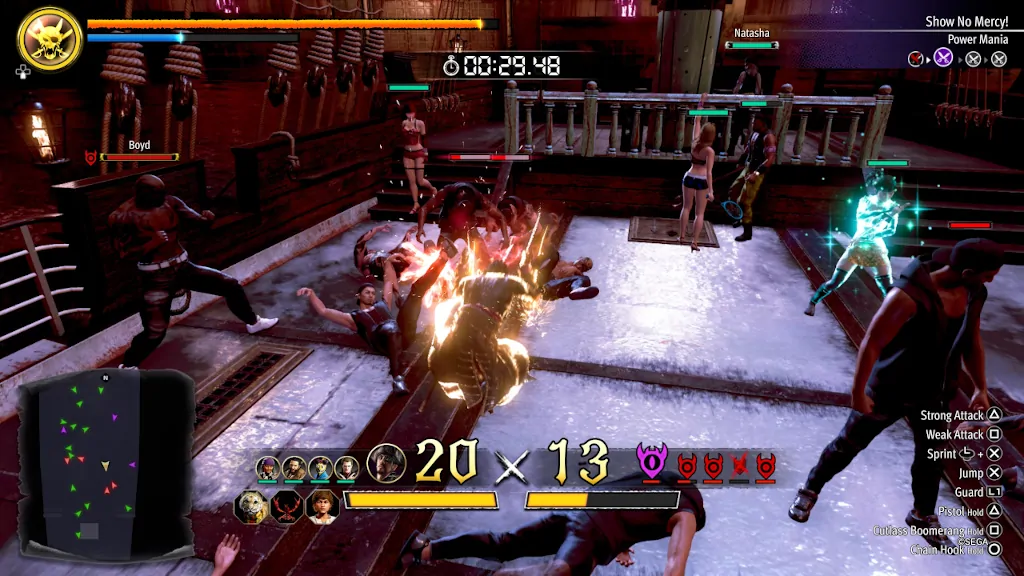The image size is (1024, 576).
Task: Click the purple enemy captain emblem
Action: [652, 463]
